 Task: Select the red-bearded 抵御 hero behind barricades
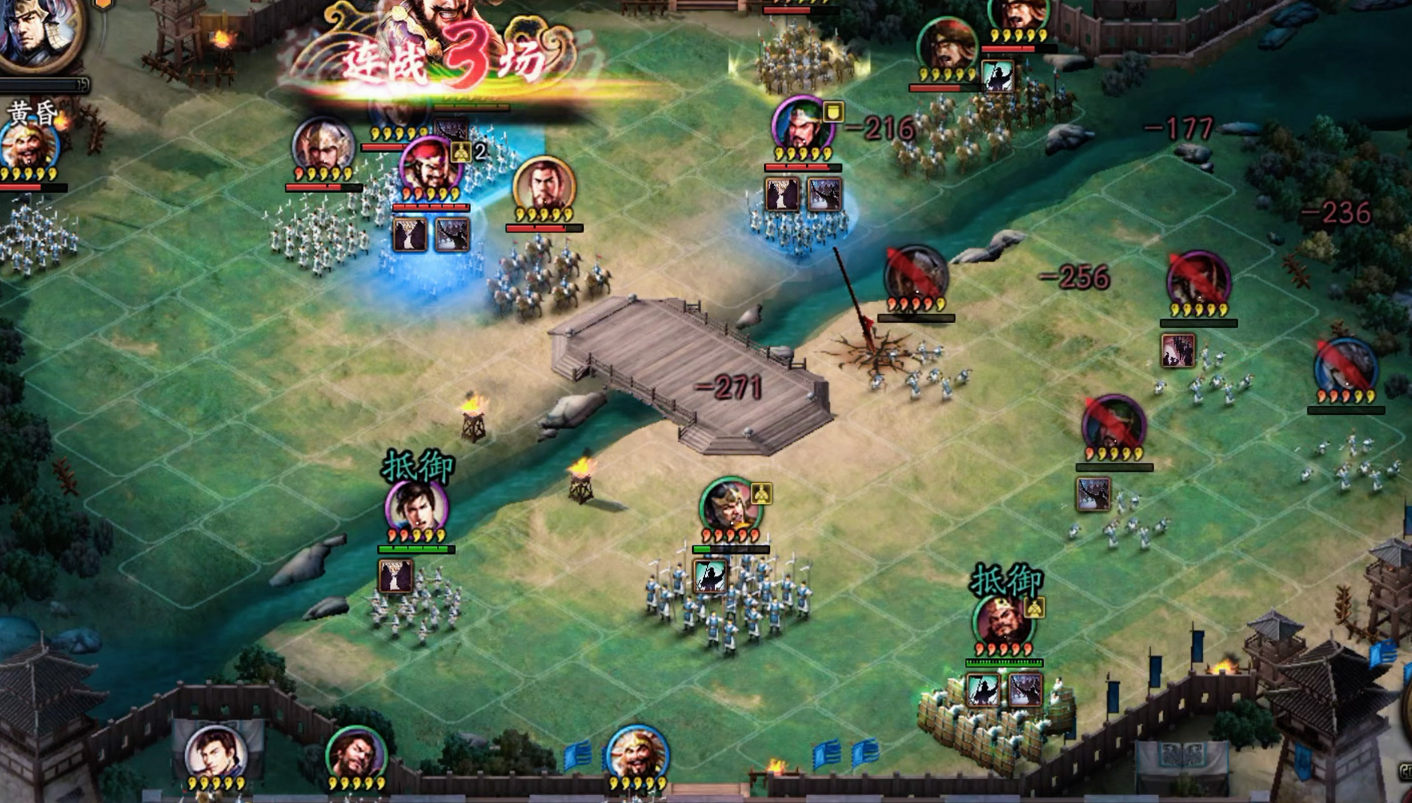[x=1003, y=622]
